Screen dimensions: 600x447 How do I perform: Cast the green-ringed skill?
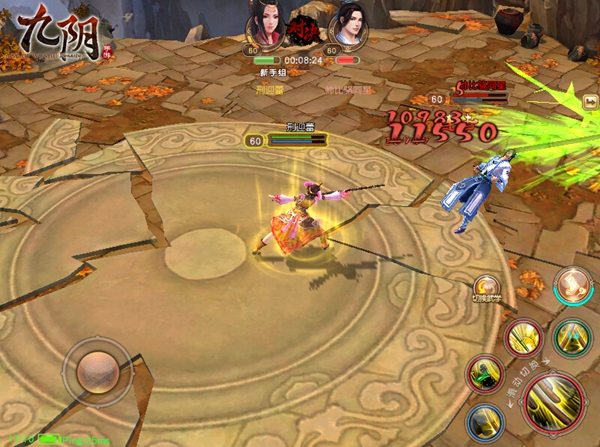point(572,338)
